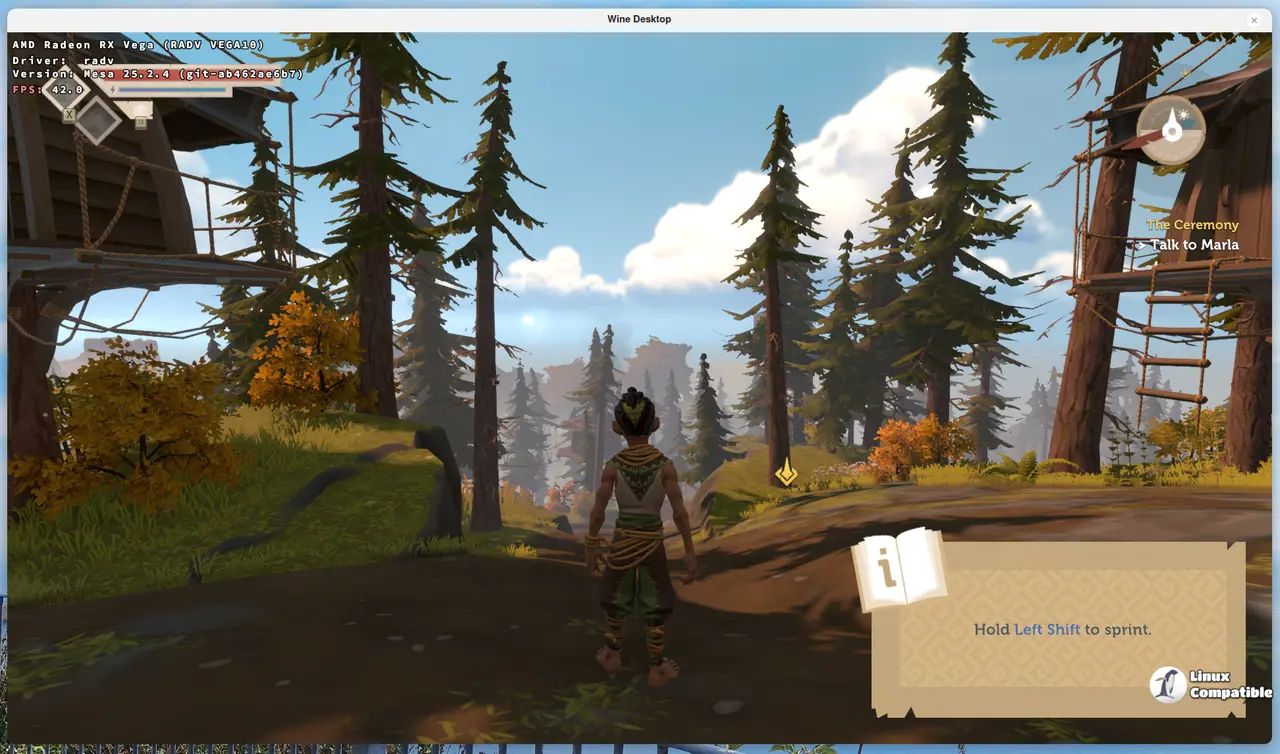This screenshot has height=754, width=1280.
Task: Select the compass at the top right
Action: 1171,130
